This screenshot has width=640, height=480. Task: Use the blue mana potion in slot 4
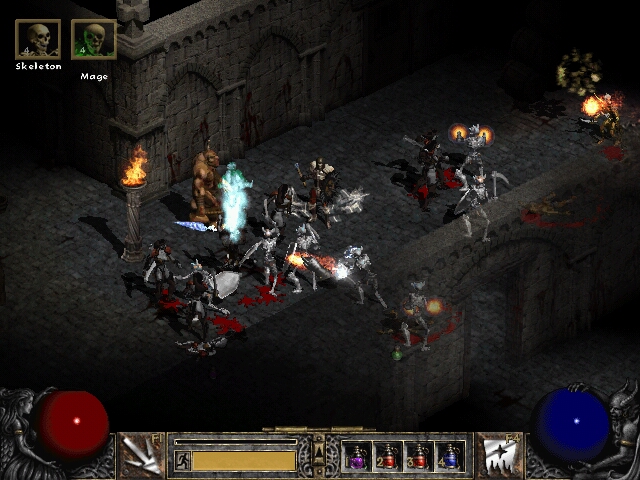(450, 457)
